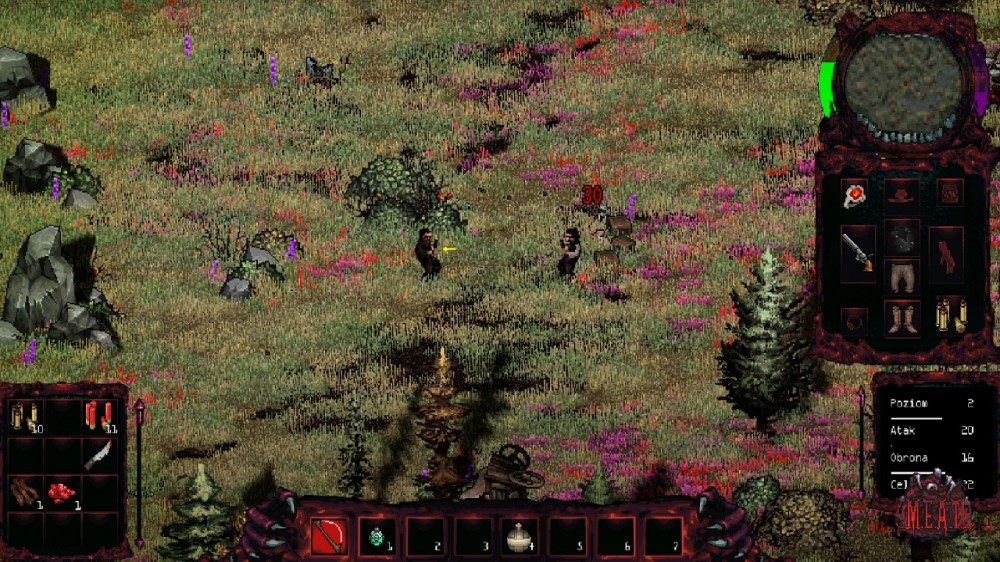Click the red bow hotbar slot

329,536
